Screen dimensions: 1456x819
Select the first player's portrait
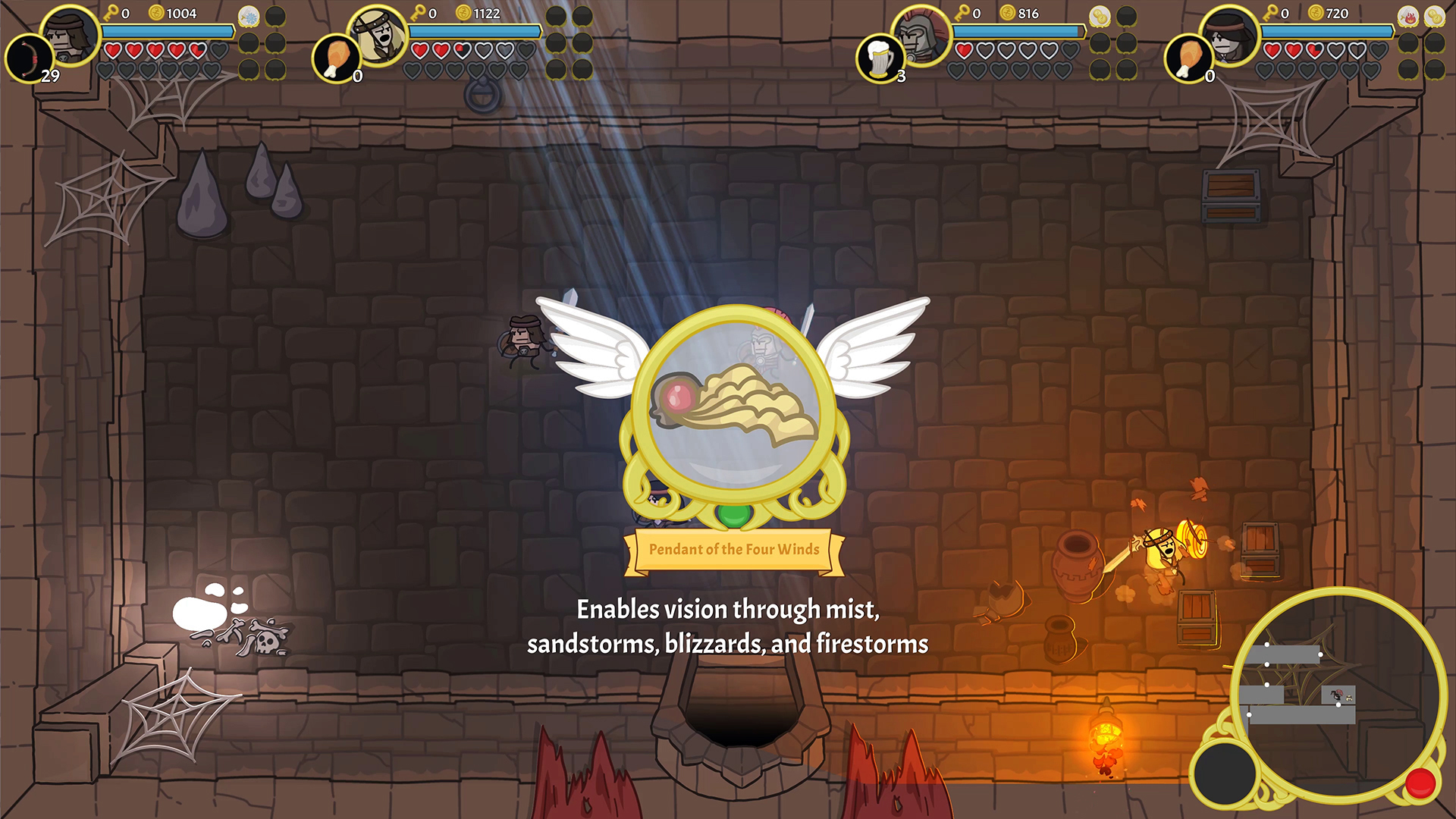coord(70,36)
